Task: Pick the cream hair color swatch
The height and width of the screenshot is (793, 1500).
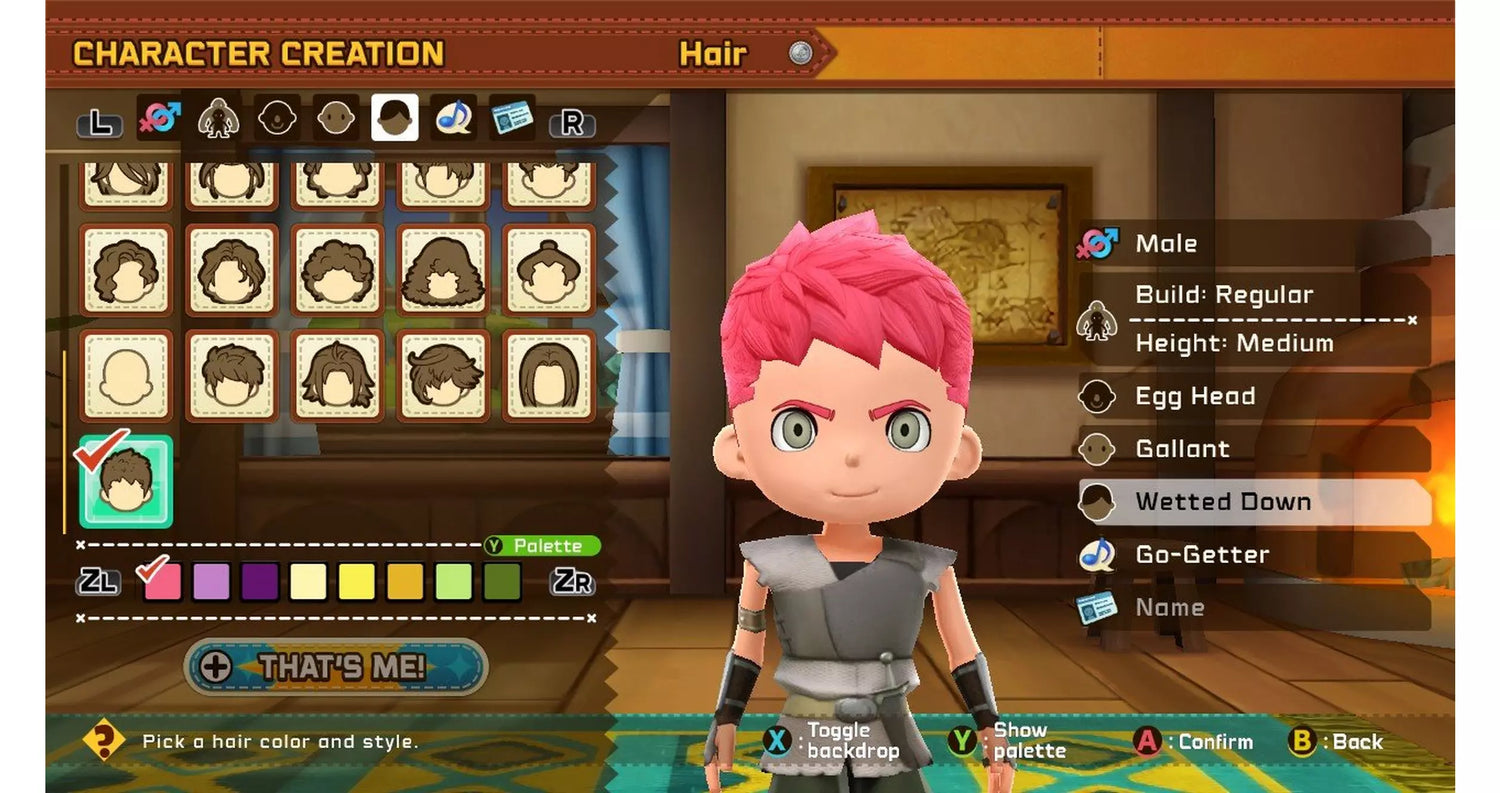Action: [308, 582]
